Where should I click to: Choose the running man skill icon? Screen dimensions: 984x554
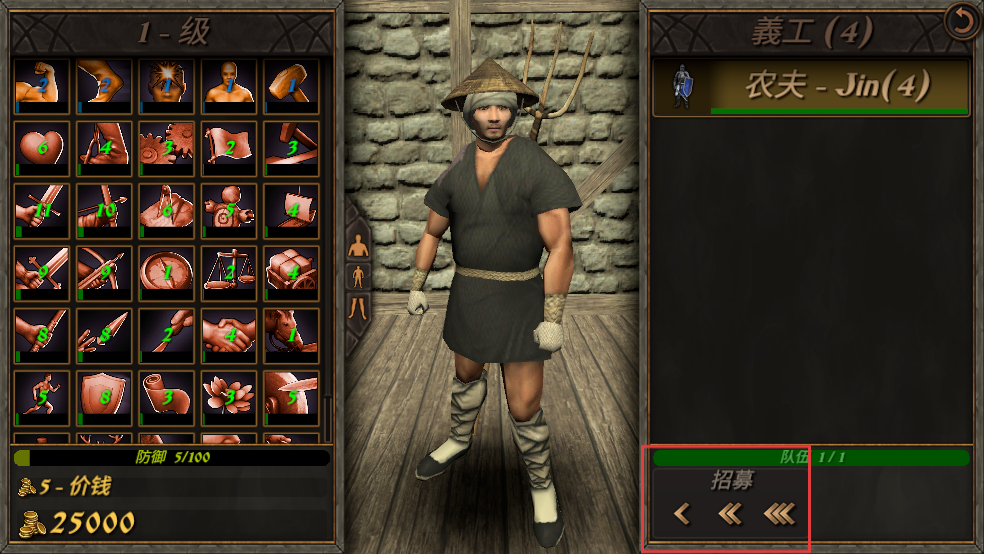[x=41, y=396]
